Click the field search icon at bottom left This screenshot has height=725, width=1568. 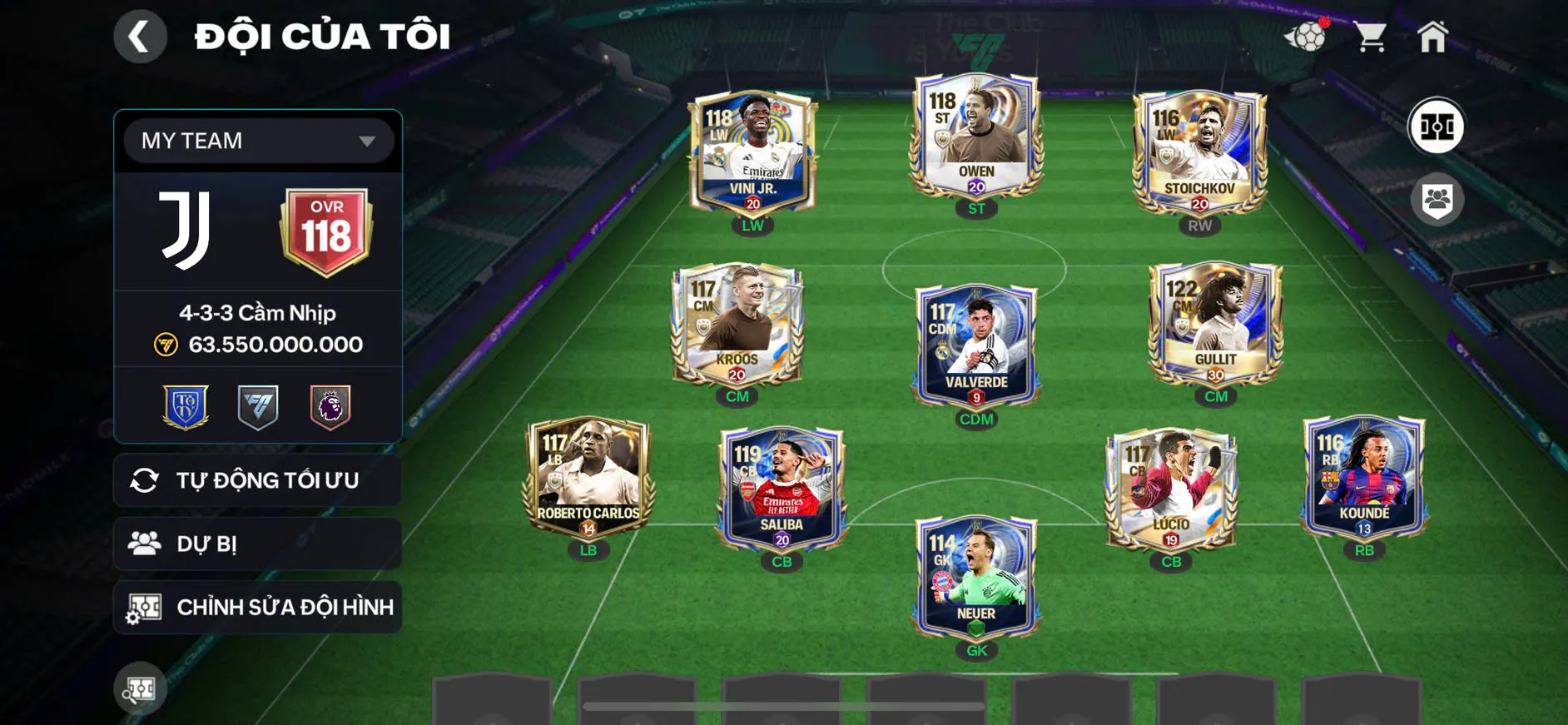(x=140, y=689)
